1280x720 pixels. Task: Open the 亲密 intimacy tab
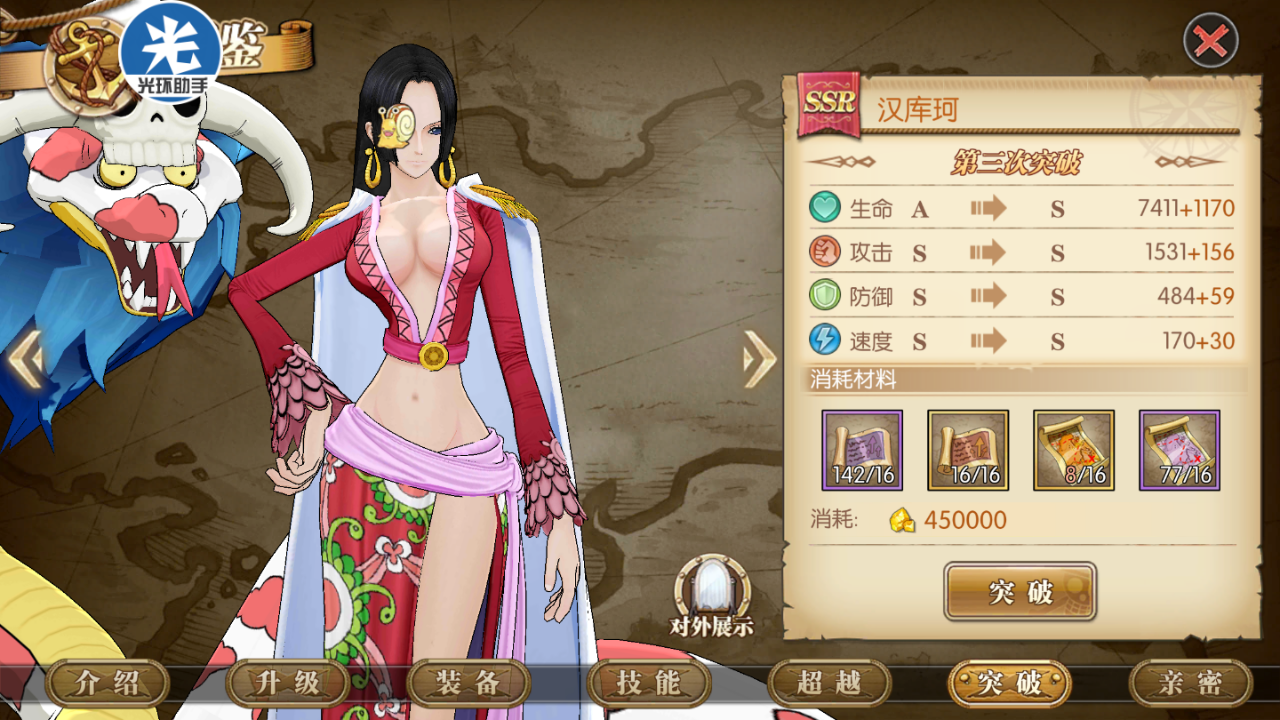[x=1190, y=684]
